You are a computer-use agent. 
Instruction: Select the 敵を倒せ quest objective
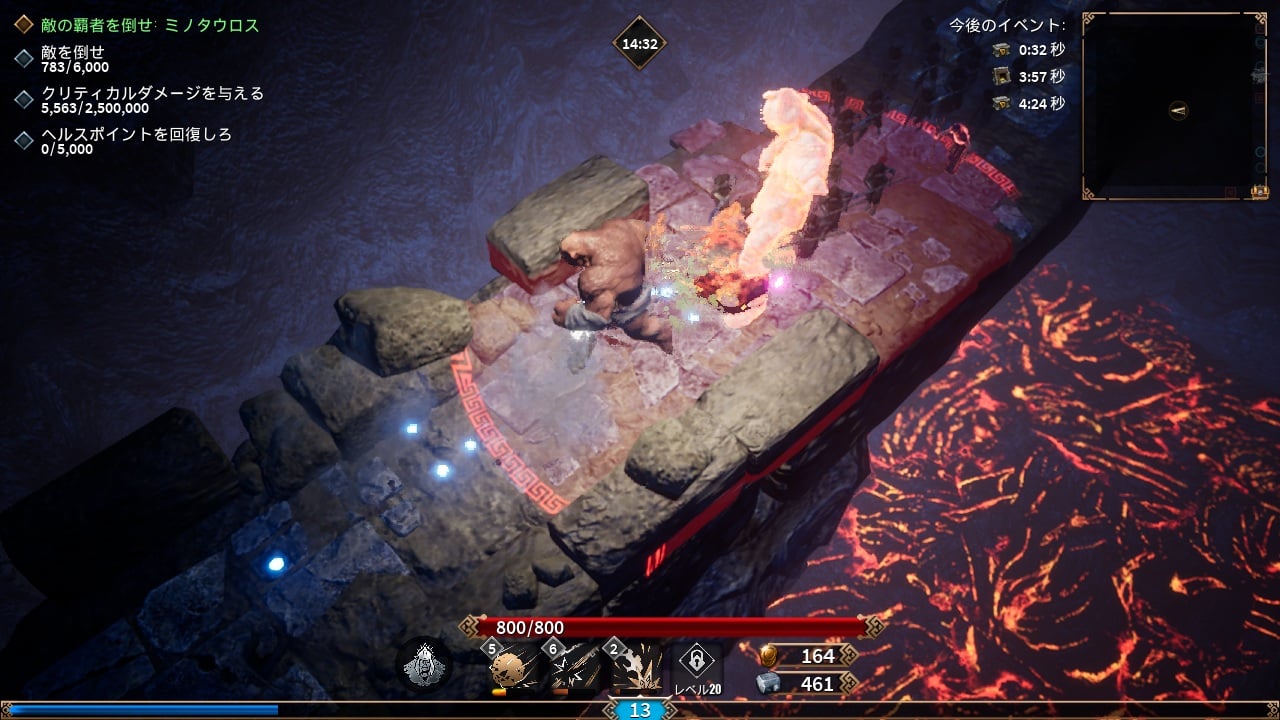tap(72, 58)
